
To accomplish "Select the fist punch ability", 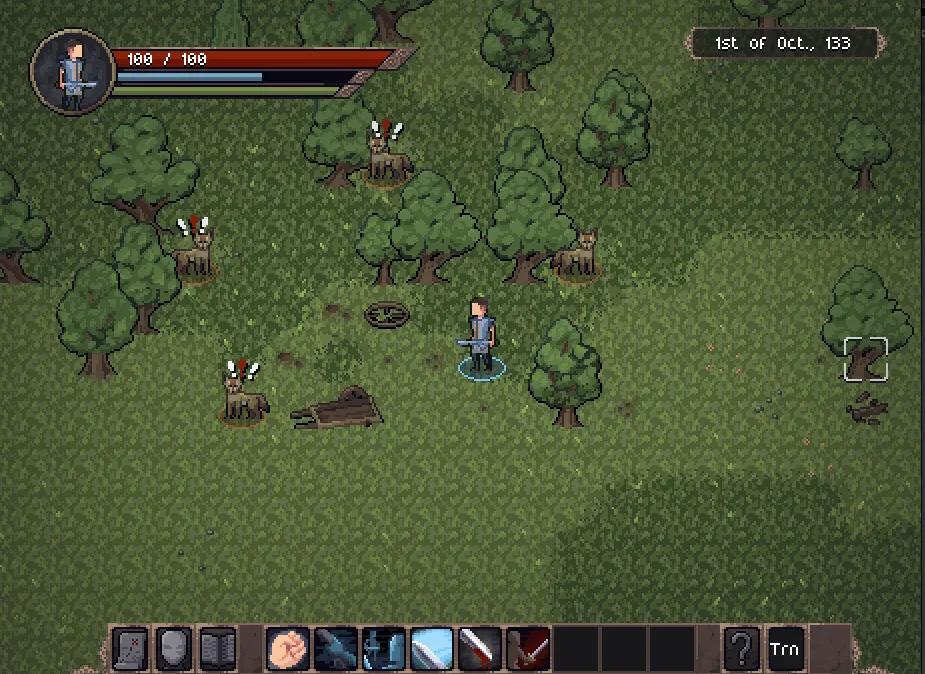I will (287, 649).
